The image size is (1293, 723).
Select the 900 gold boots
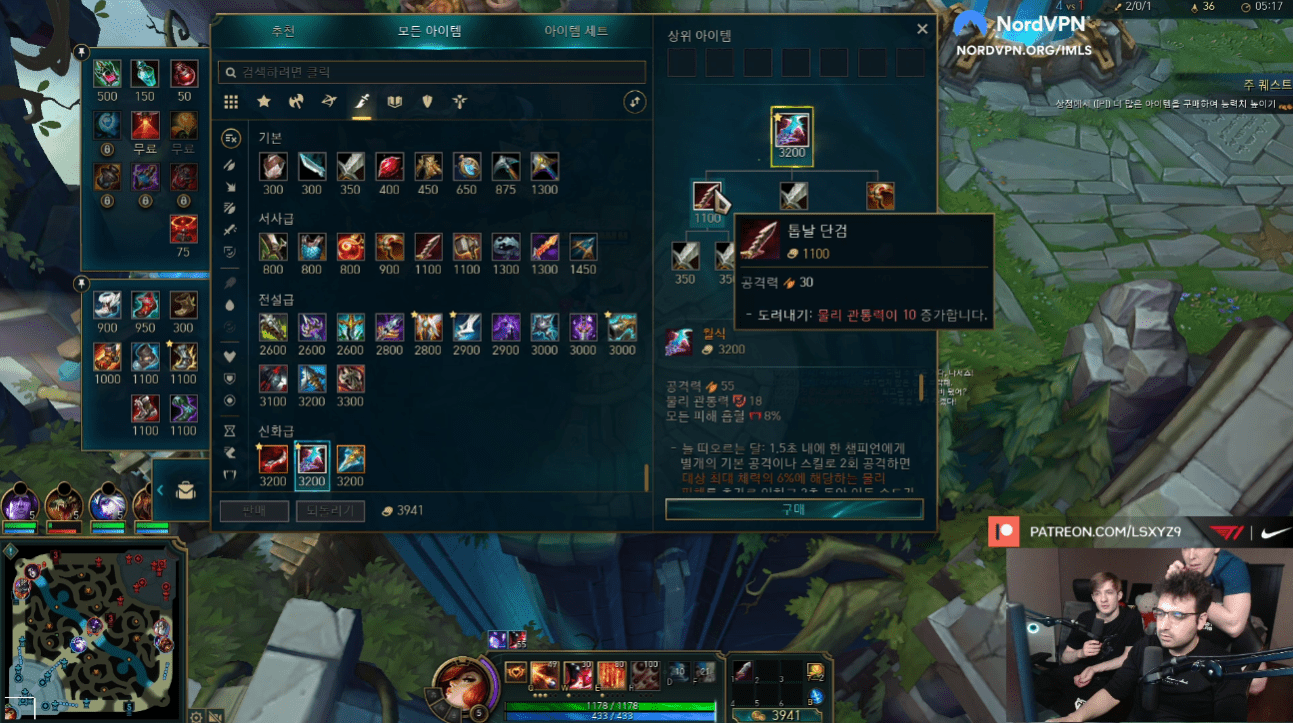coord(107,305)
